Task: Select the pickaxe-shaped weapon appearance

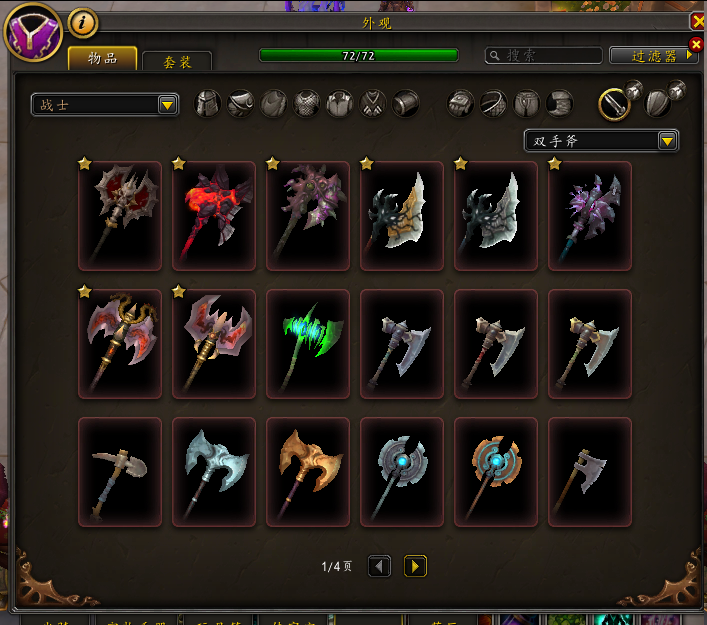Action: (120, 472)
